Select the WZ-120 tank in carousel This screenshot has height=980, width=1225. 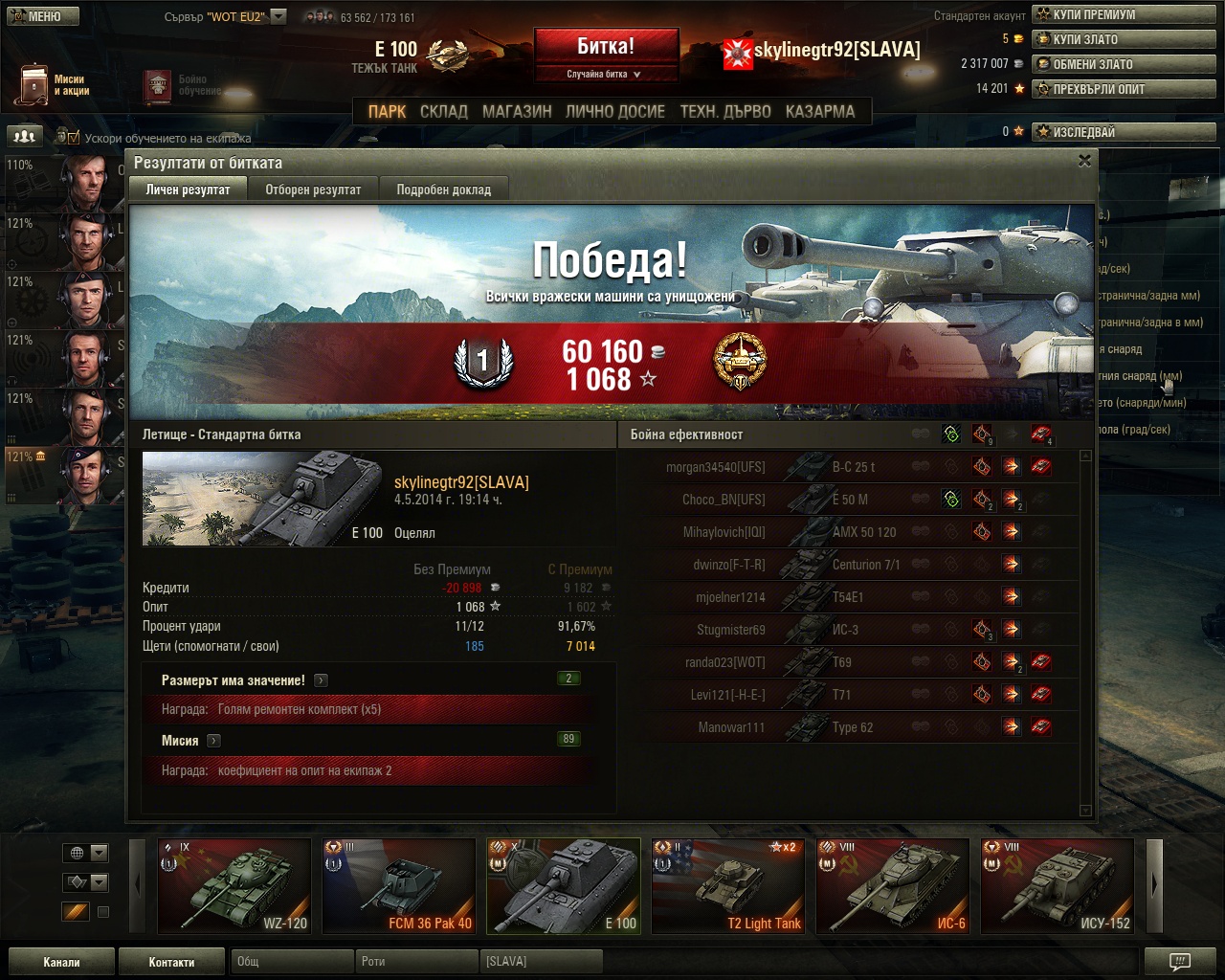tap(234, 885)
